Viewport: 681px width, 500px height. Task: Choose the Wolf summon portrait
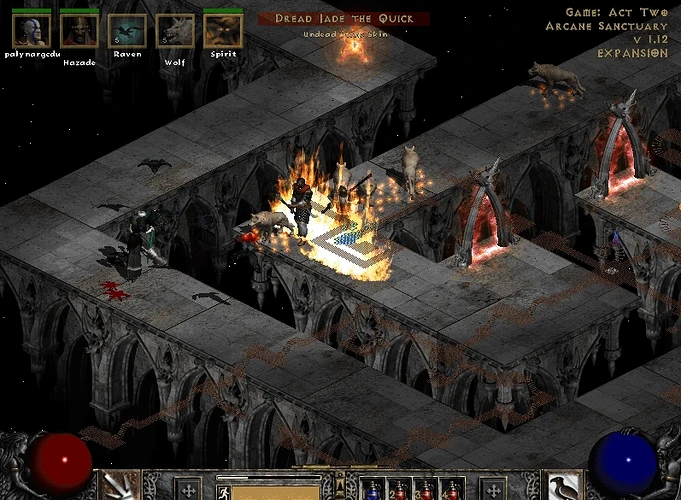tap(175, 30)
